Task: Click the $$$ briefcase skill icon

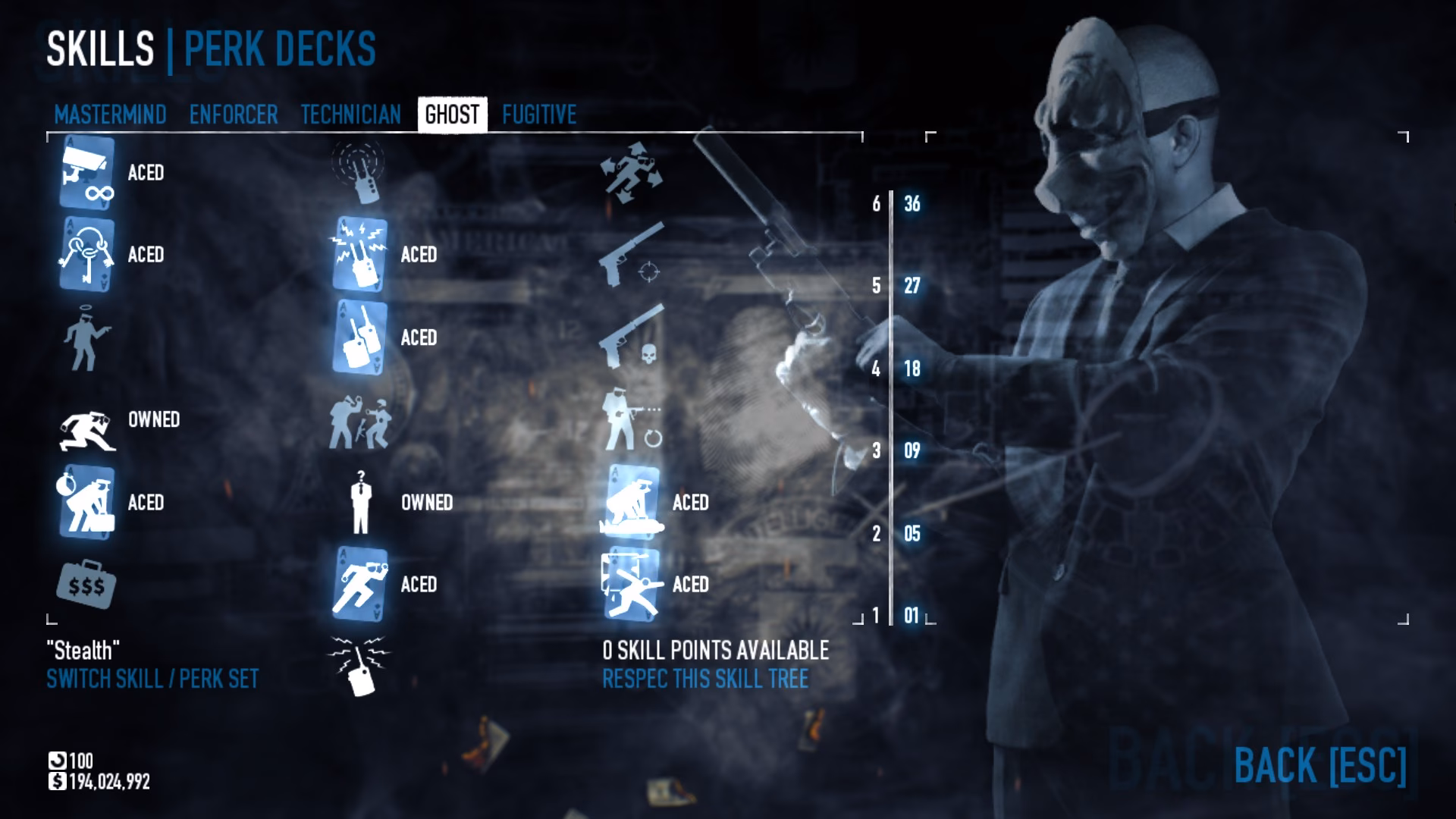Action: (x=86, y=585)
